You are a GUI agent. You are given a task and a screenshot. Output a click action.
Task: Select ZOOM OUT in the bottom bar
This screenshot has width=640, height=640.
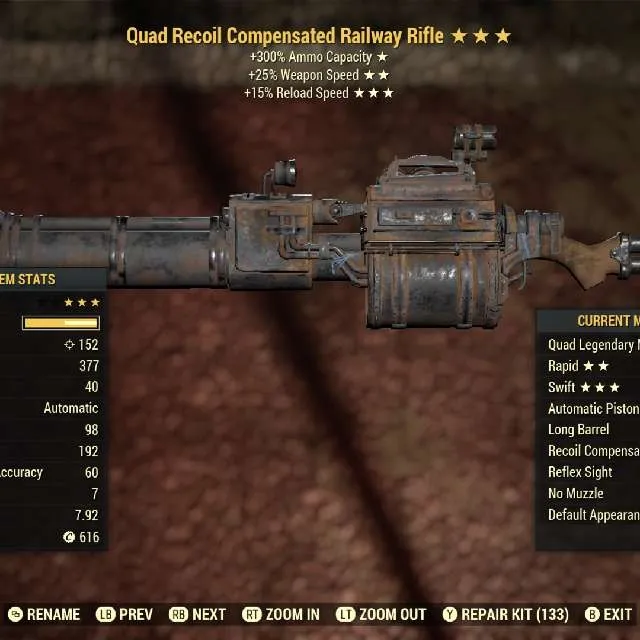(x=383, y=614)
